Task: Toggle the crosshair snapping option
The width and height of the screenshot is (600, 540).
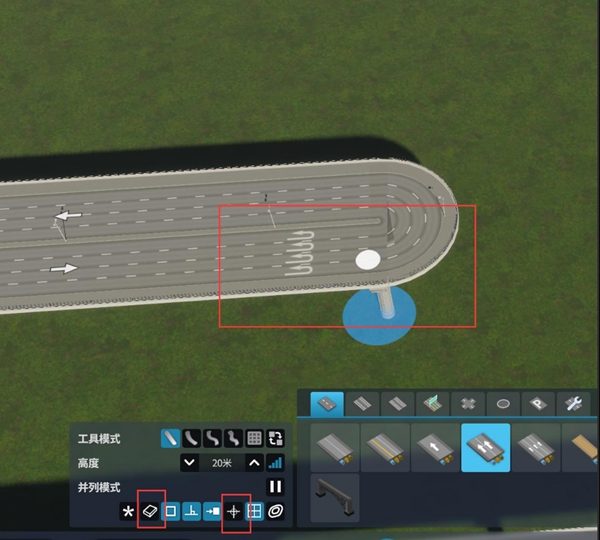Action: coord(234,511)
